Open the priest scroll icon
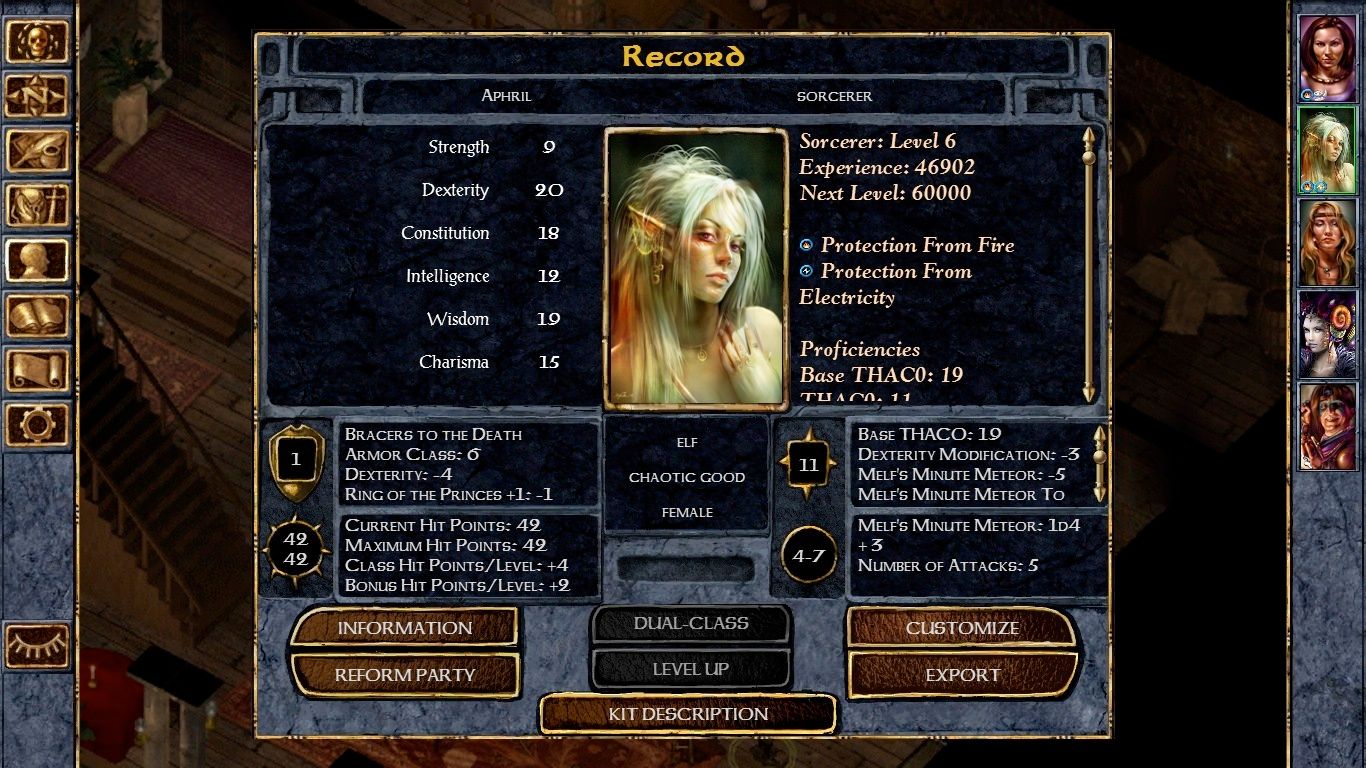1366x768 pixels. pos(37,370)
